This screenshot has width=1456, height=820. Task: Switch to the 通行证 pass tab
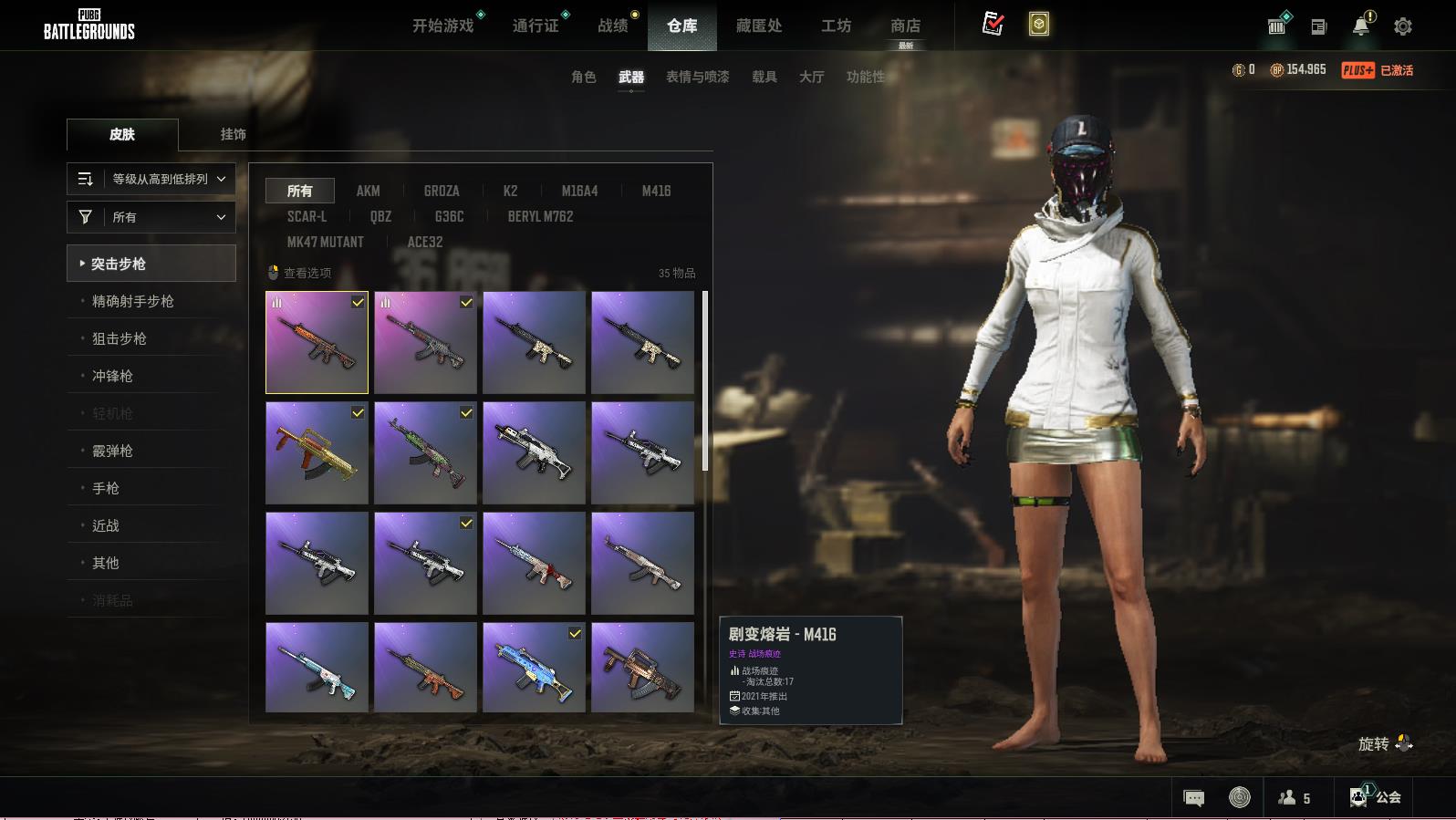coord(536,26)
